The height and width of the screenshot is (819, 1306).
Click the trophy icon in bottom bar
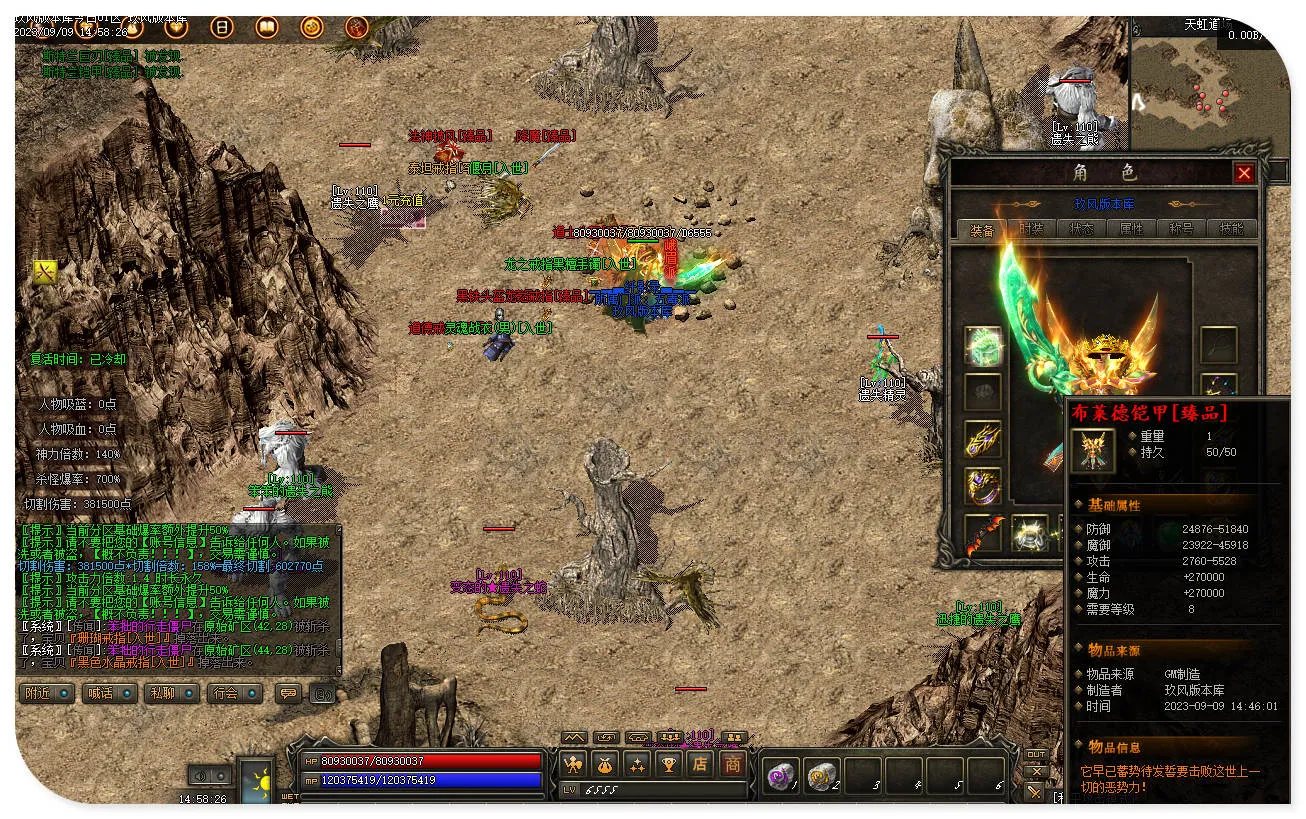pyautogui.click(x=669, y=765)
